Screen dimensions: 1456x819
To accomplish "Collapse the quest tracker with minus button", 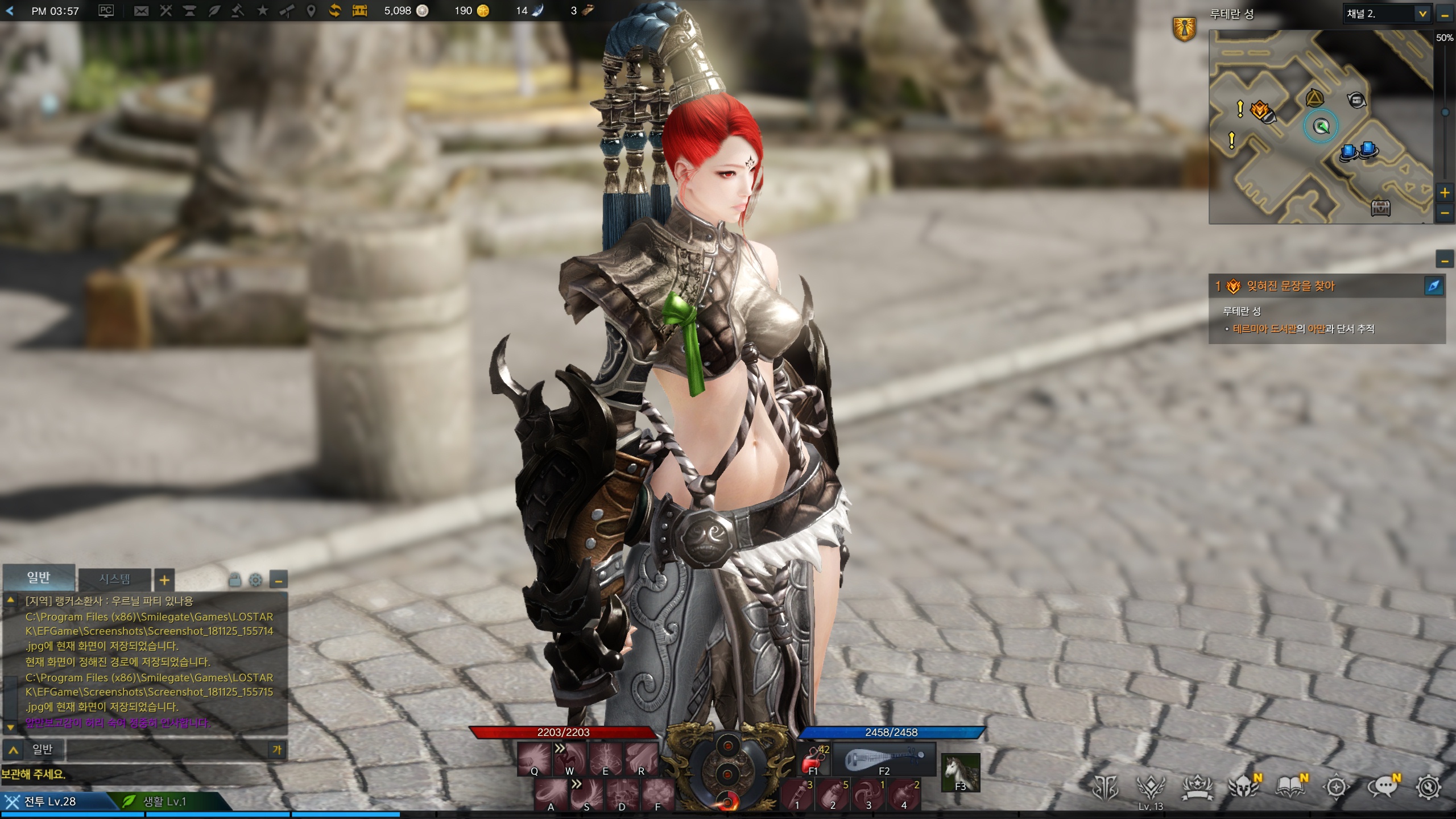I will tap(1445, 260).
